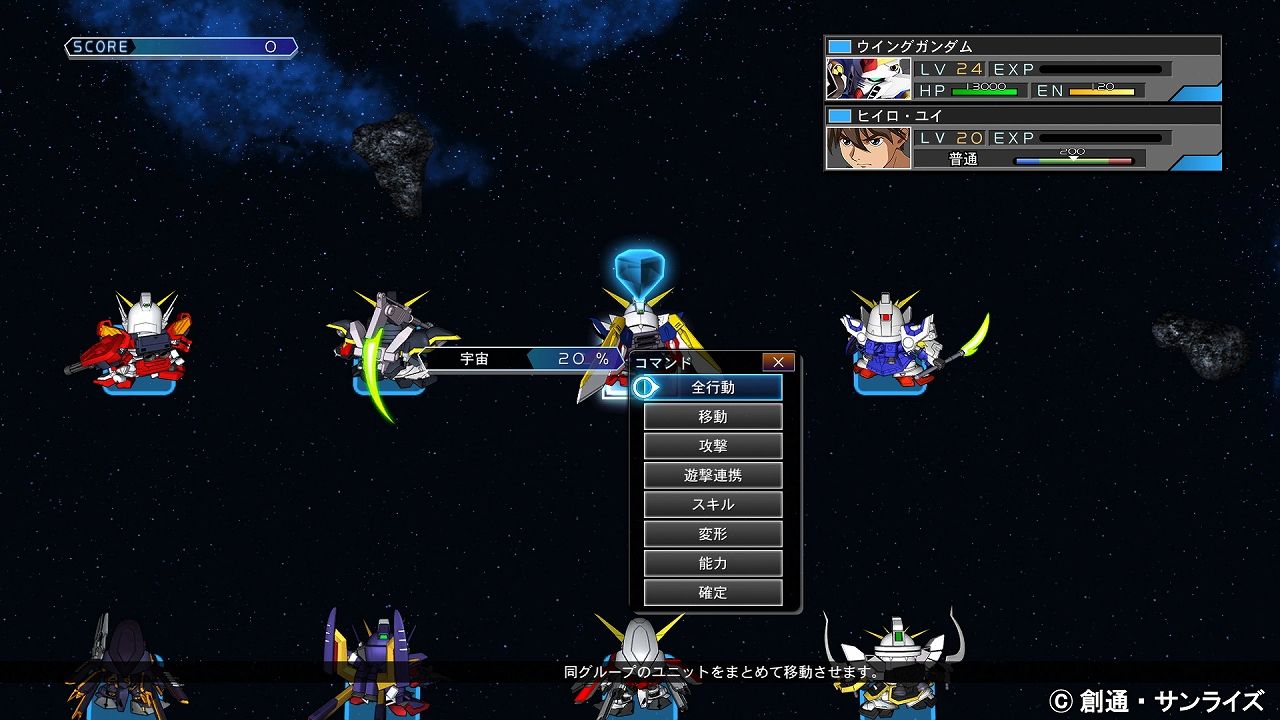Confirm with the 確定 command
The width and height of the screenshot is (1280, 720).
(x=713, y=592)
